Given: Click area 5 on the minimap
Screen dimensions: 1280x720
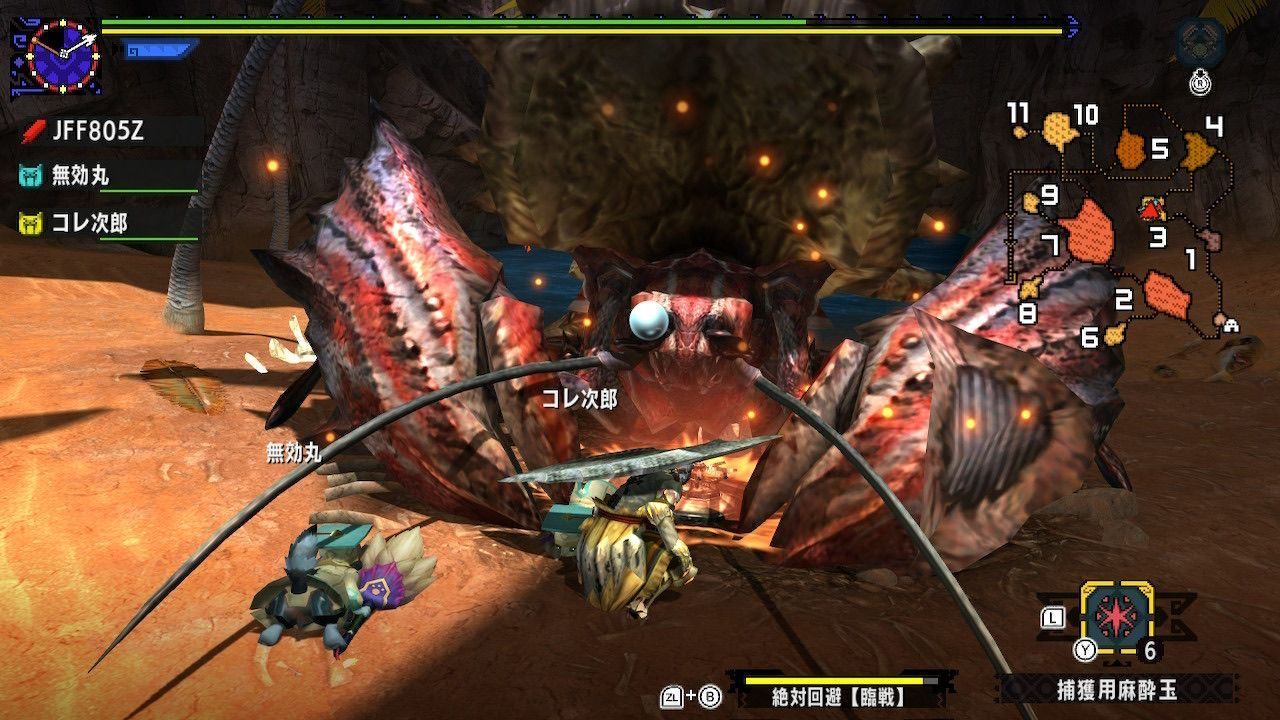Looking at the screenshot, I should point(1131,150).
